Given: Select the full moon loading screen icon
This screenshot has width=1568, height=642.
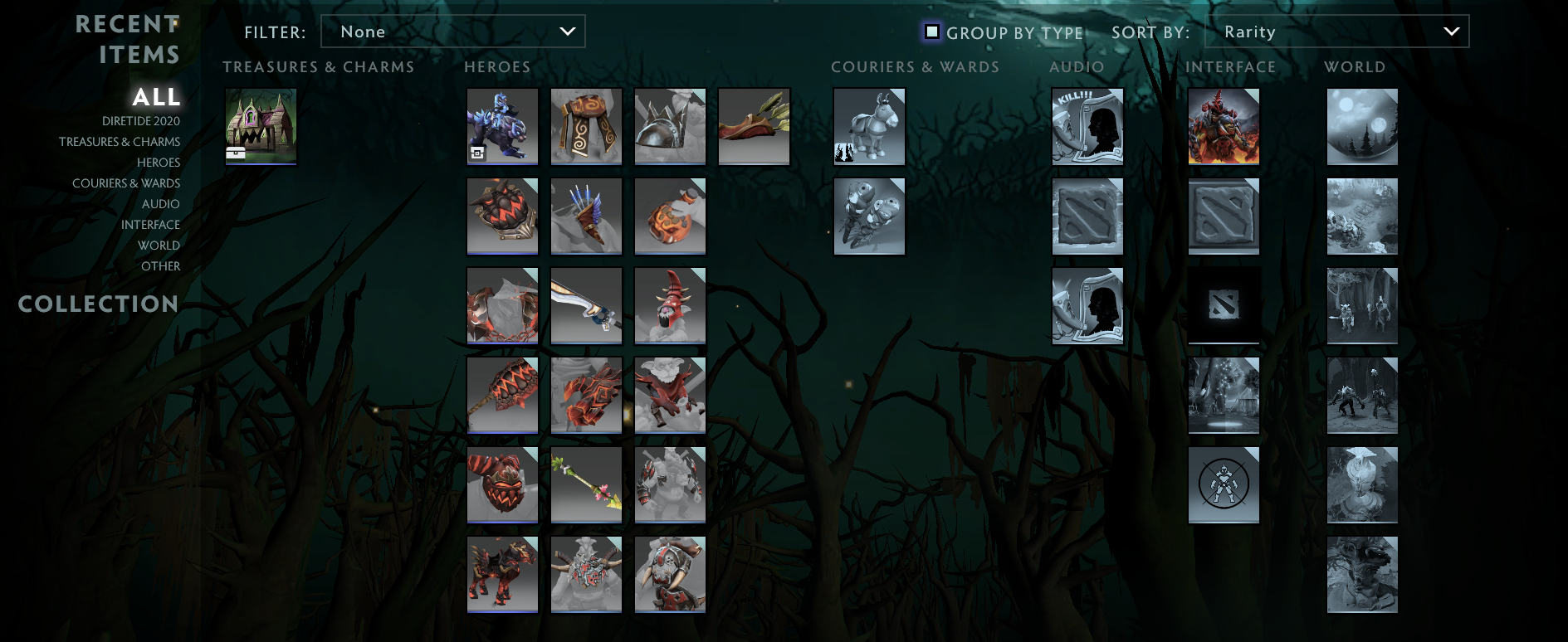Looking at the screenshot, I should point(1361,126).
